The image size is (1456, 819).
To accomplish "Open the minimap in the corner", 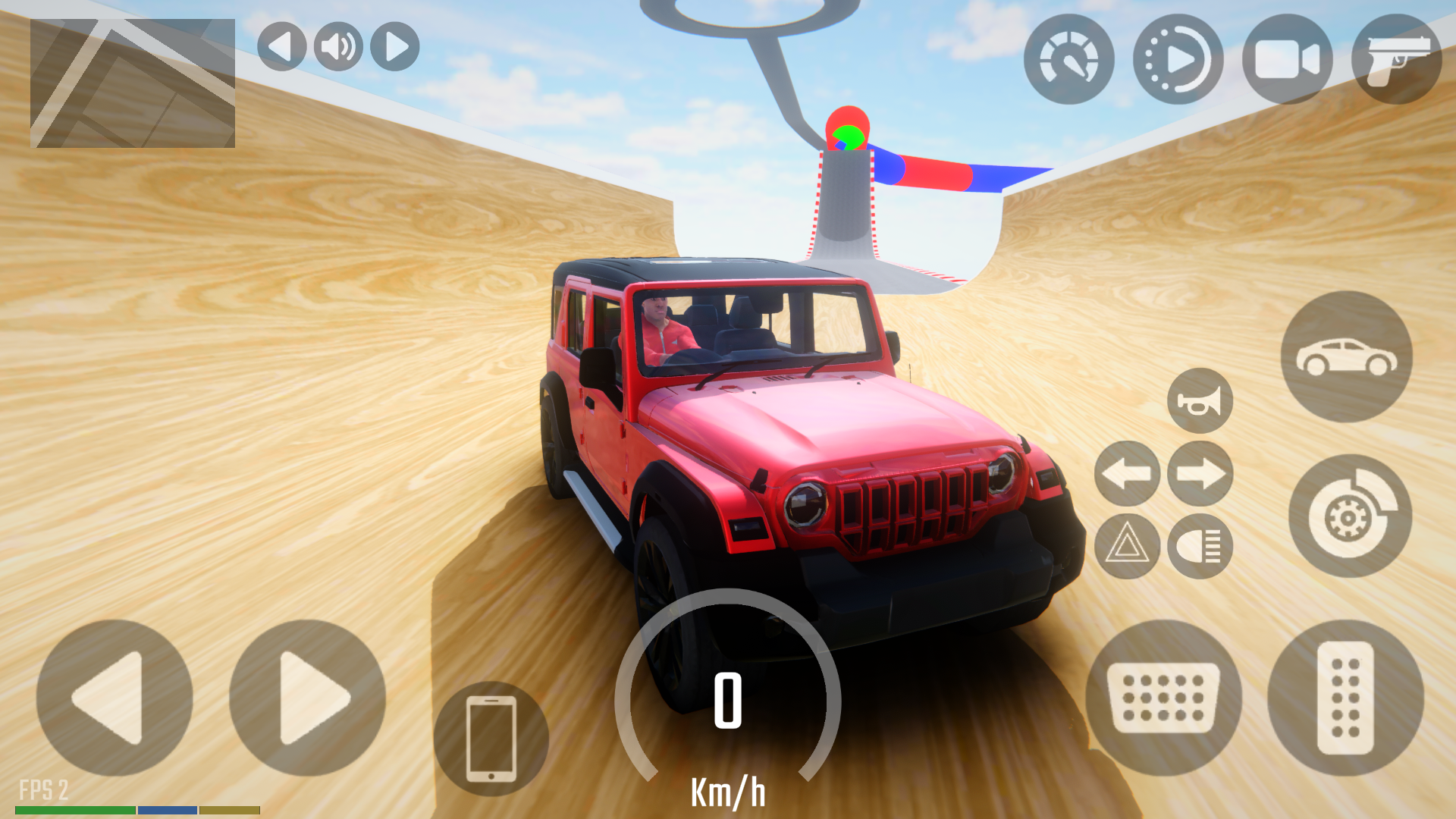I will coord(133,83).
